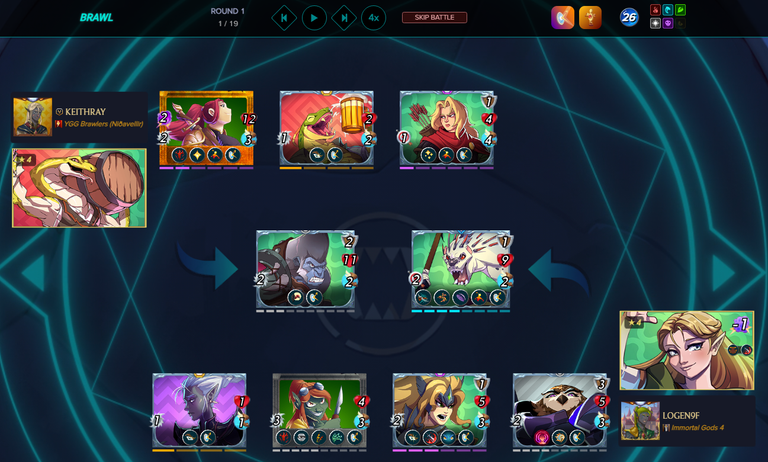
Task: Select the purple dark elf card
Action: 199,410
